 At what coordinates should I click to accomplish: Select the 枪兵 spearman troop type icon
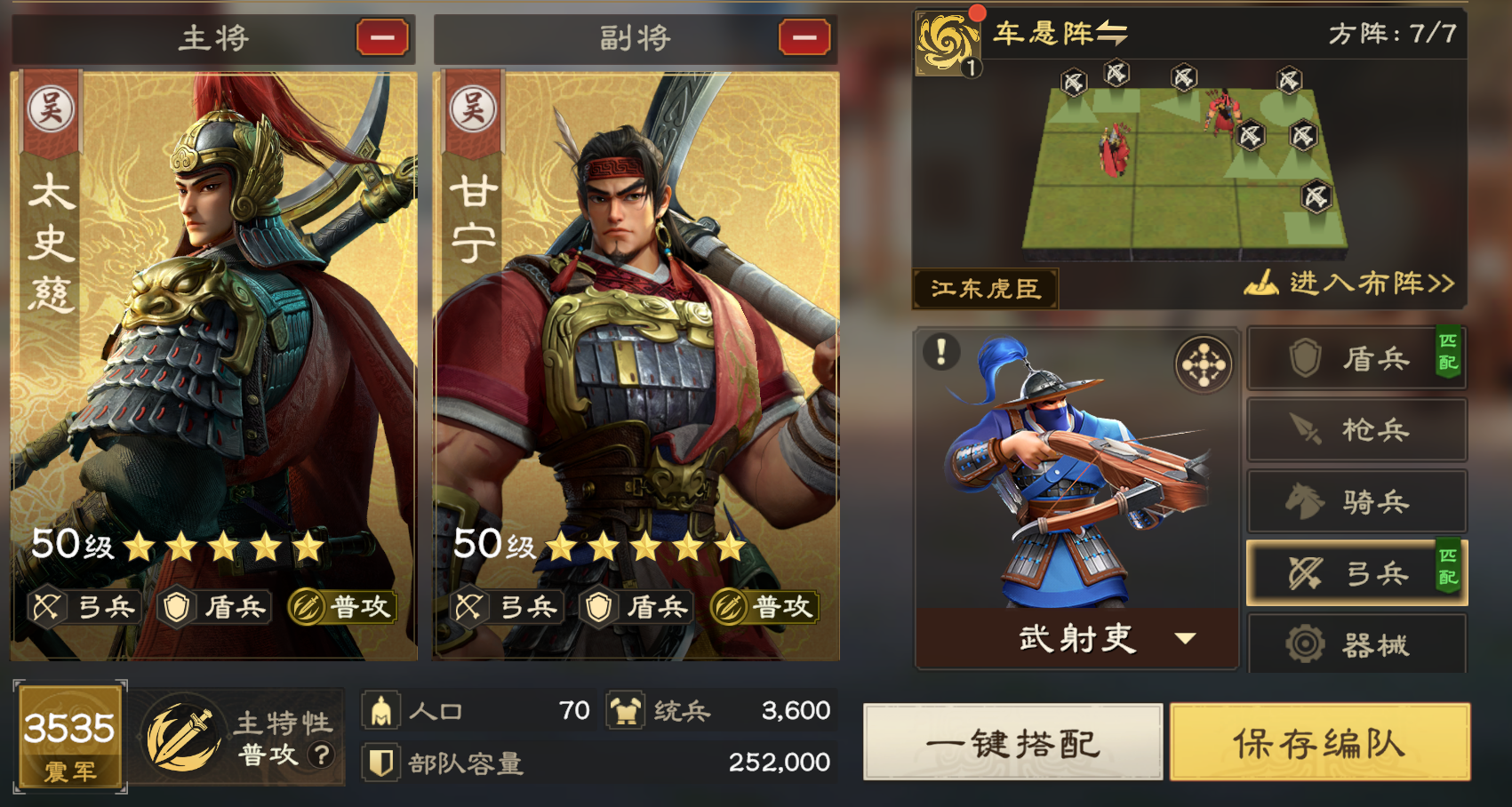point(1356,429)
